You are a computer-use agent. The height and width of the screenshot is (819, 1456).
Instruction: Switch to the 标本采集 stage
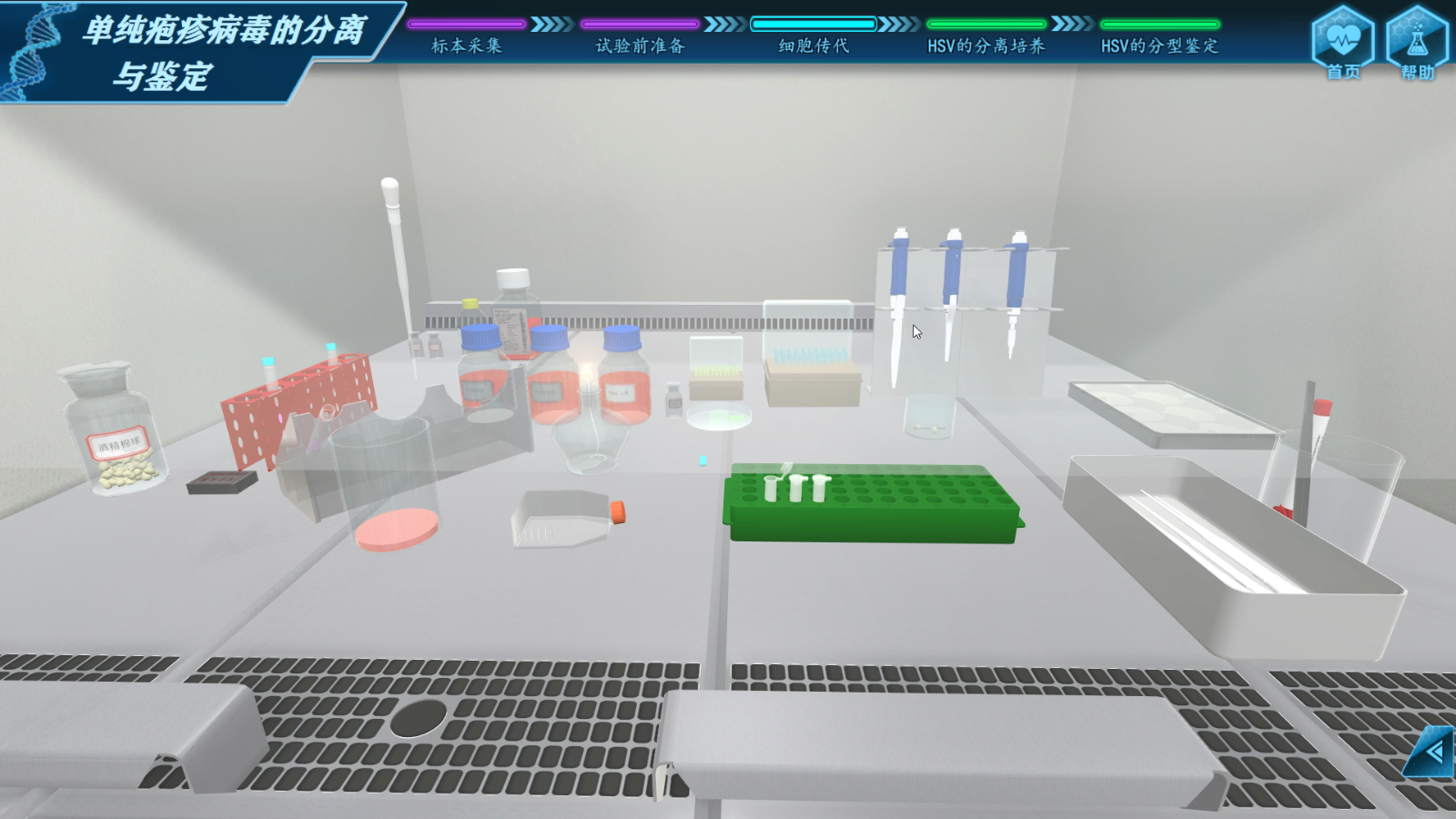(466, 44)
